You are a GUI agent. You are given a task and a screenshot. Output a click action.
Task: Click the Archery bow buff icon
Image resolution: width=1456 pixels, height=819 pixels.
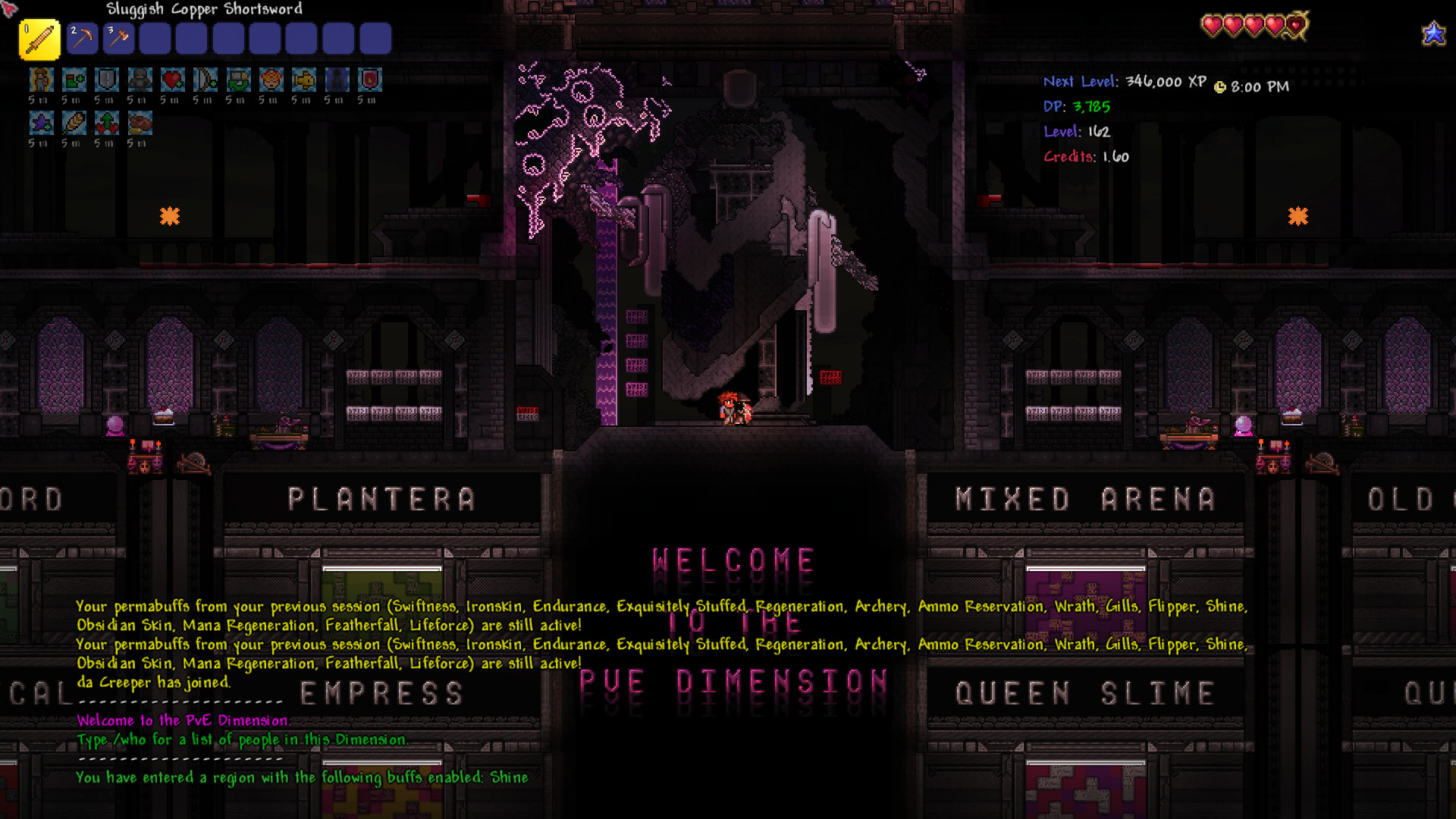206,80
